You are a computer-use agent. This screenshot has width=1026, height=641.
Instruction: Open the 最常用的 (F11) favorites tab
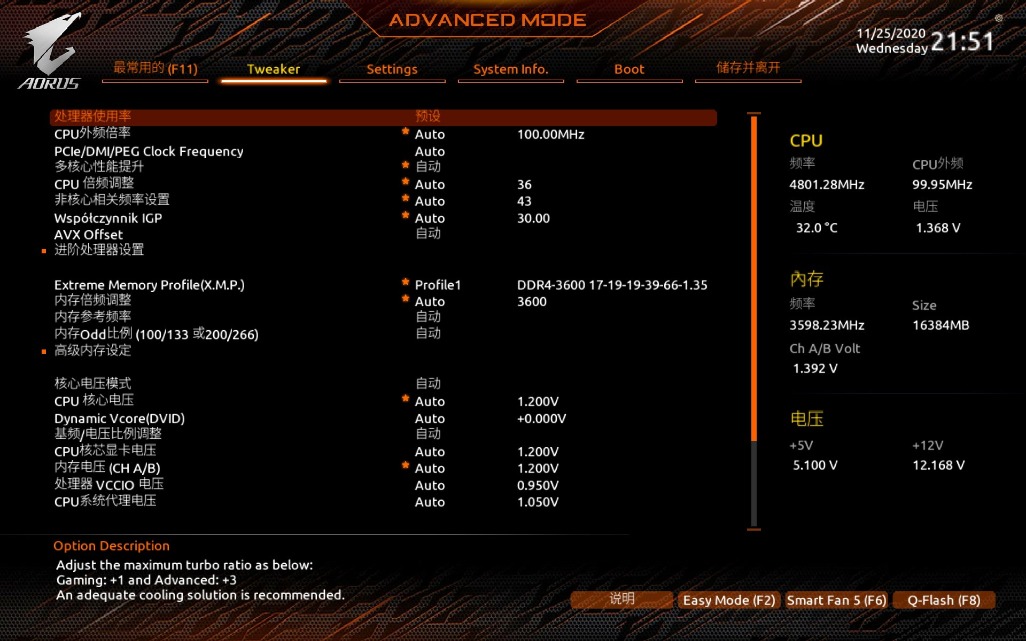point(155,68)
